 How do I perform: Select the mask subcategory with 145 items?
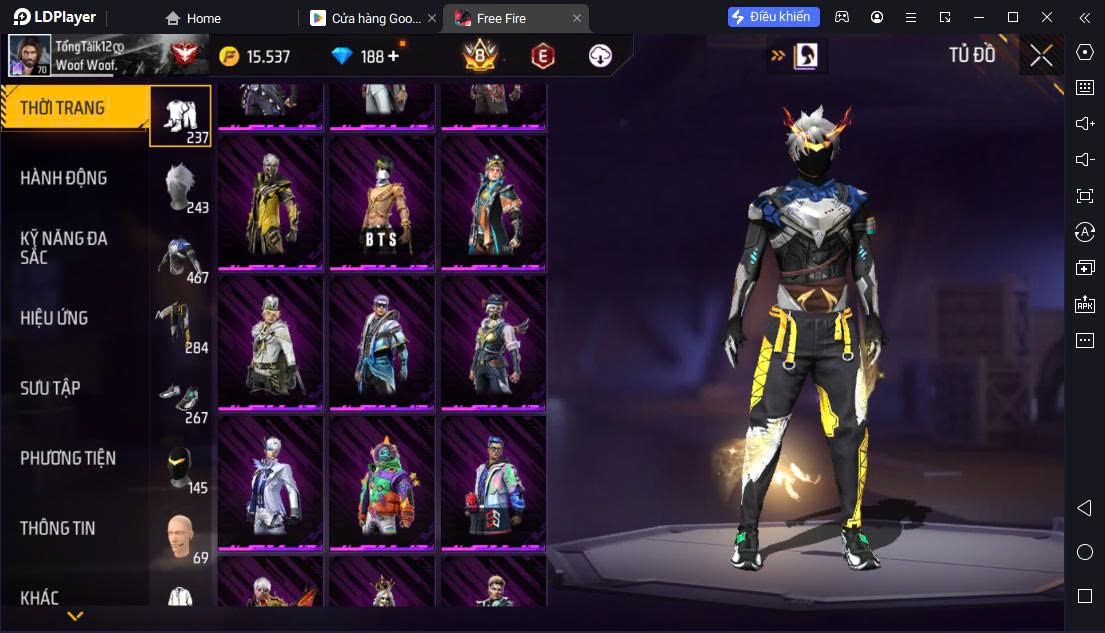point(182,466)
